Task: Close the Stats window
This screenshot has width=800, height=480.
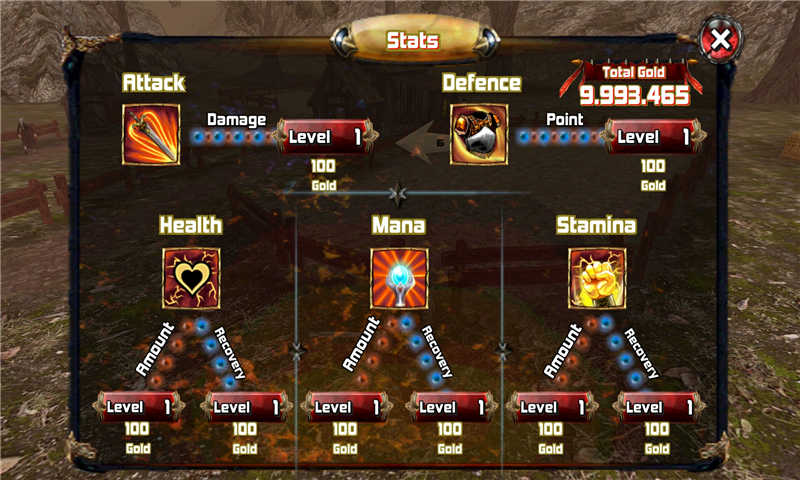Action: point(719,41)
